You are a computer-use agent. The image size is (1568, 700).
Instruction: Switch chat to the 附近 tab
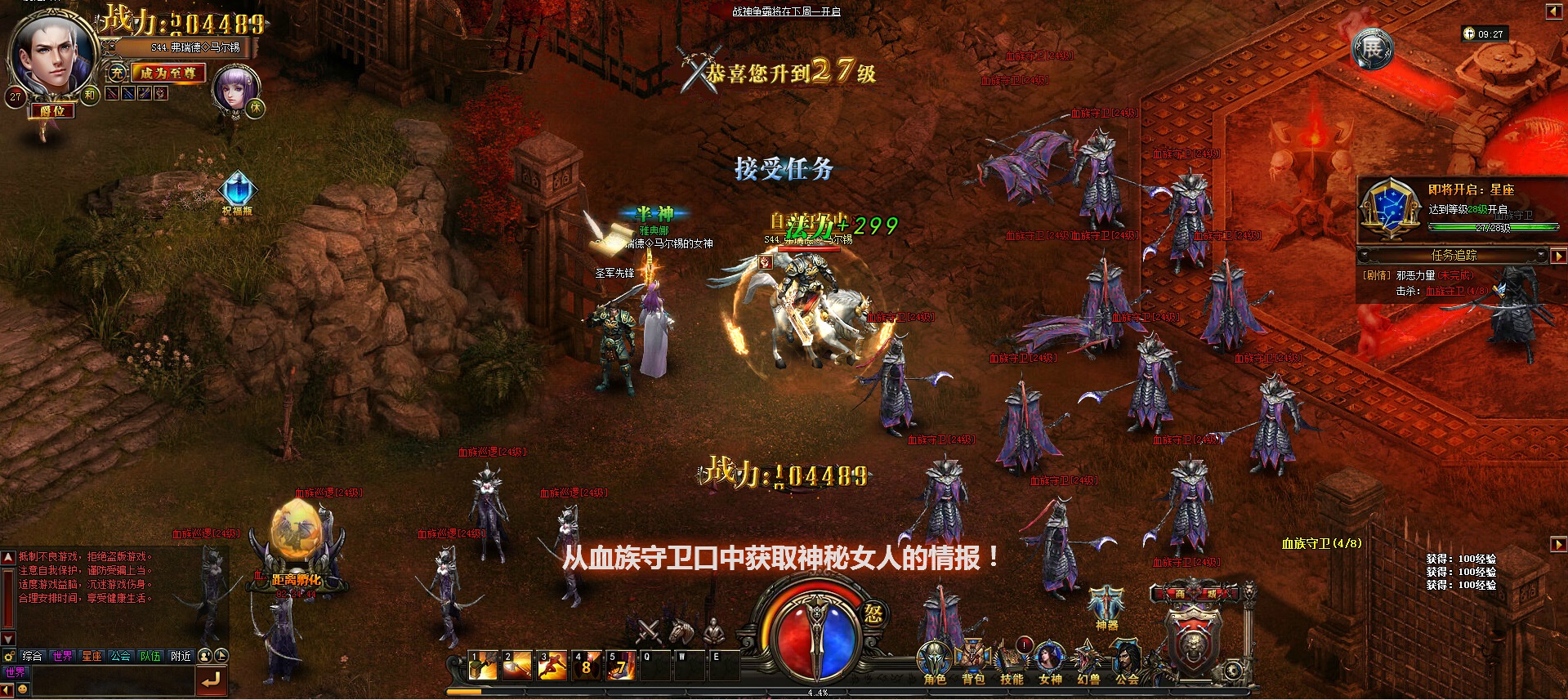coord(181,656)
